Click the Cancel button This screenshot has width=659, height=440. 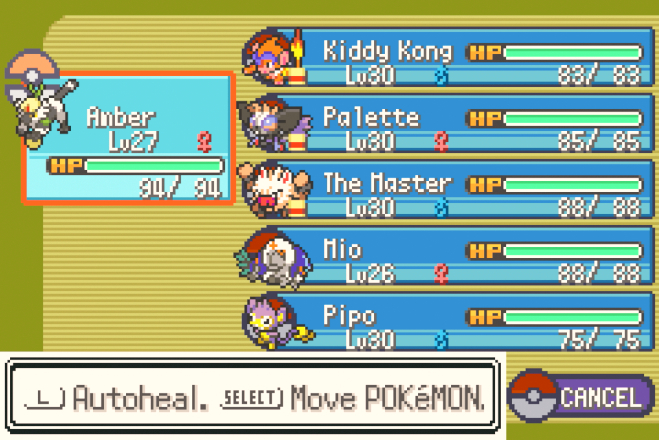click(582, 396)
